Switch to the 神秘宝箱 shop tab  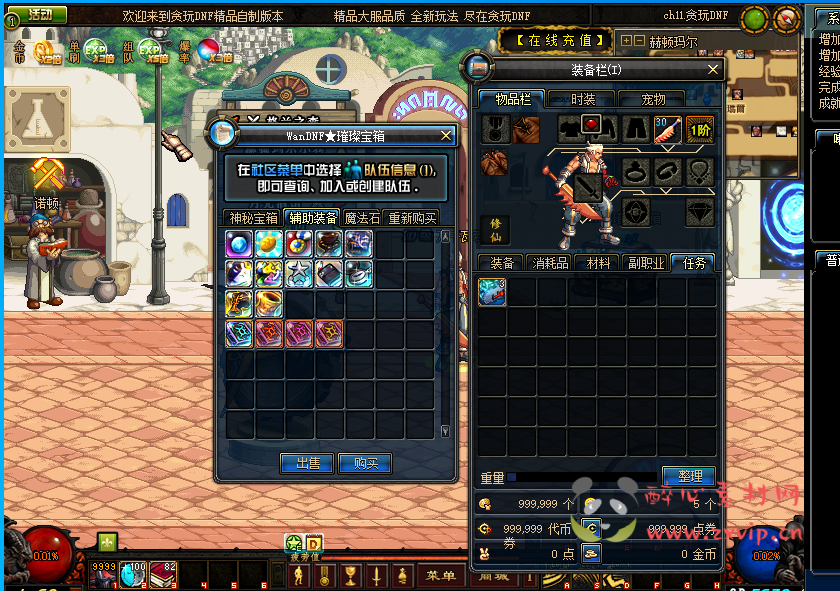(x=252, y=218)
